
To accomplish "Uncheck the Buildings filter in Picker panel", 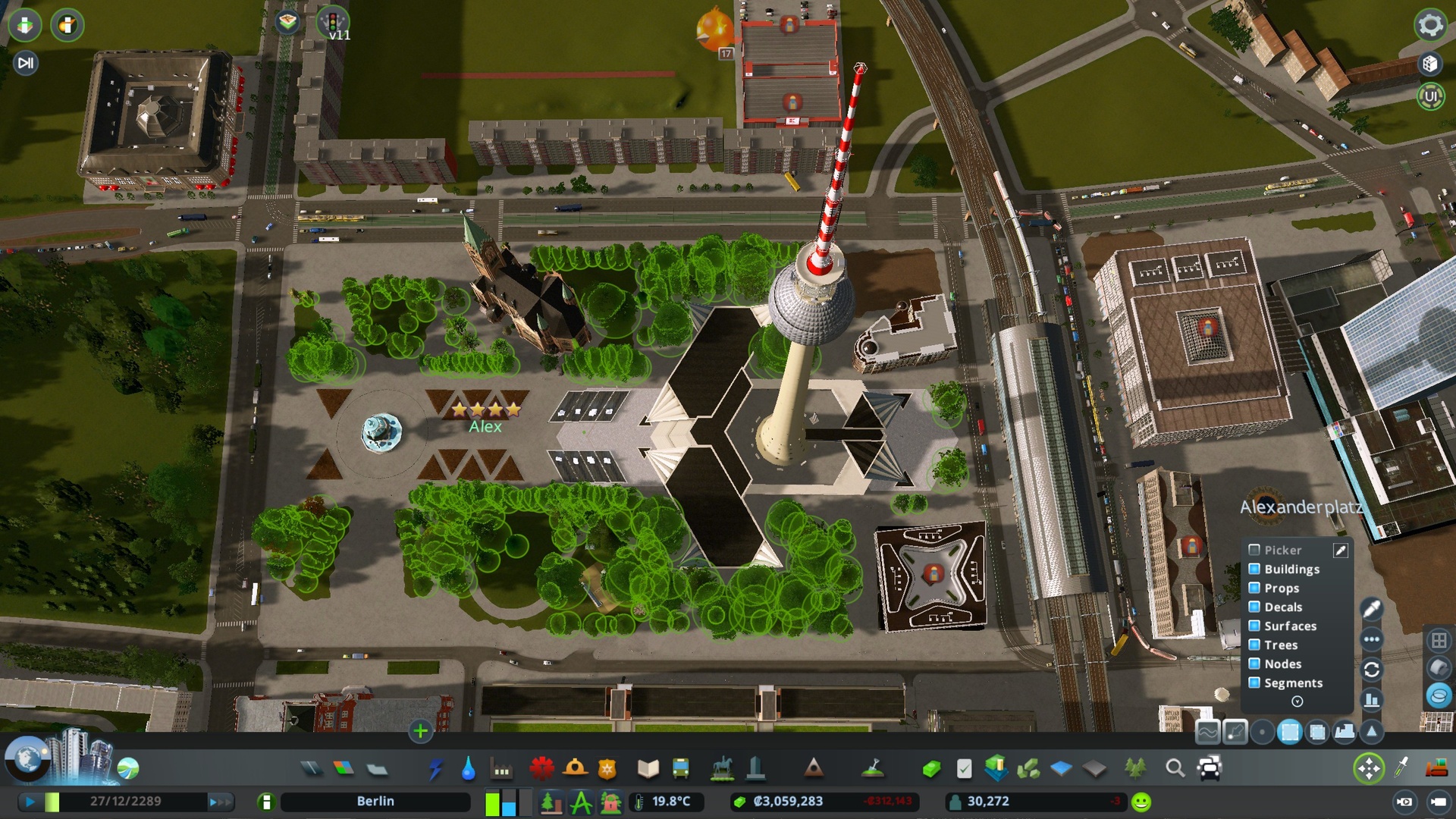I will 1254,568.
